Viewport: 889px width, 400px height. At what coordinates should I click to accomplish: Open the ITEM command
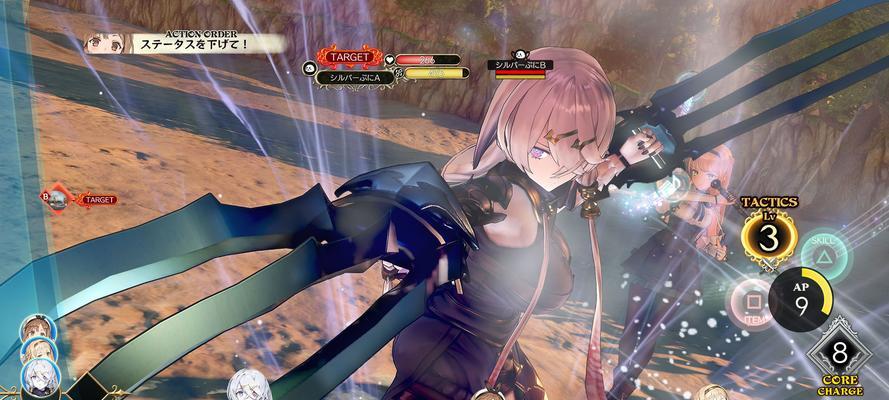[x=750, y=299]
